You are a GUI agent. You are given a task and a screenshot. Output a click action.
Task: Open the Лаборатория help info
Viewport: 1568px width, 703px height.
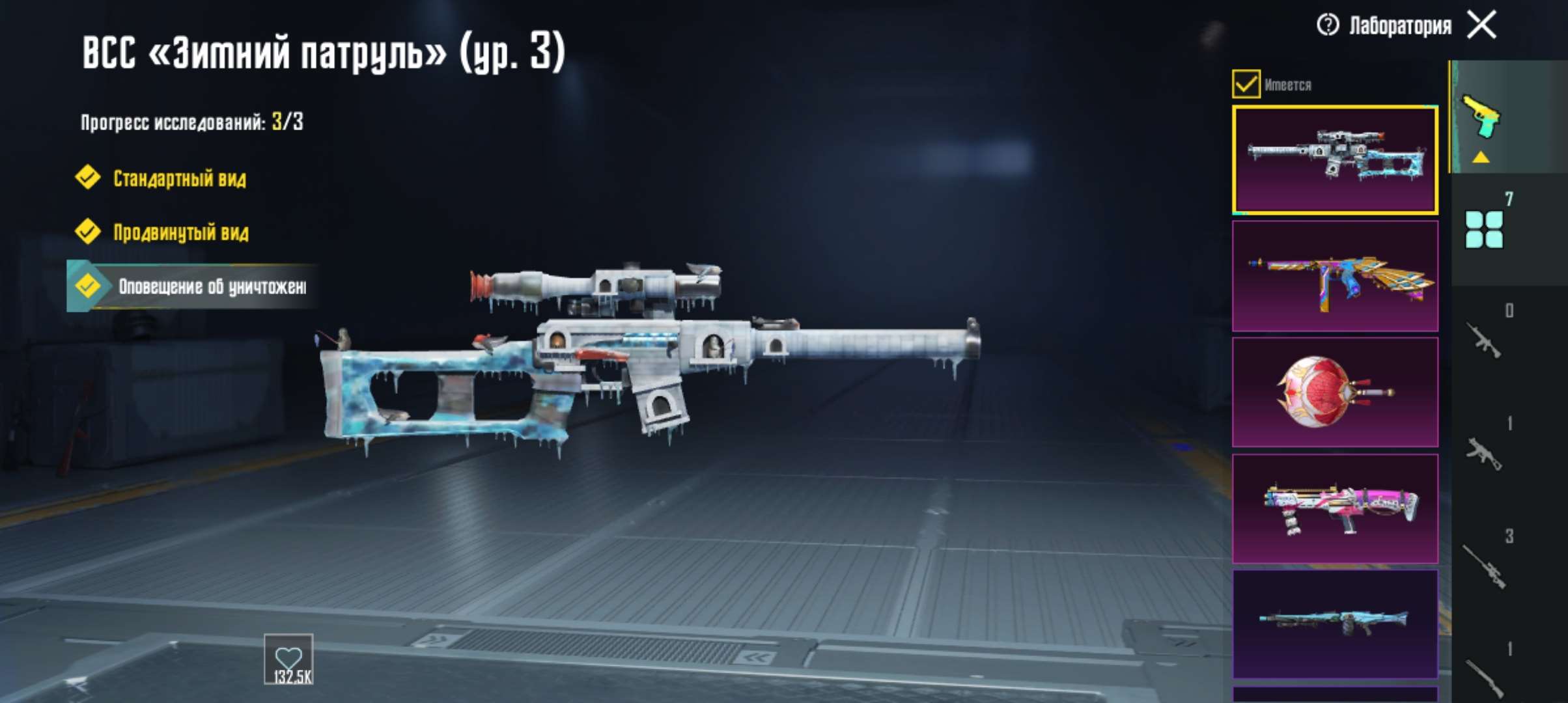(x=1327, y=25)
